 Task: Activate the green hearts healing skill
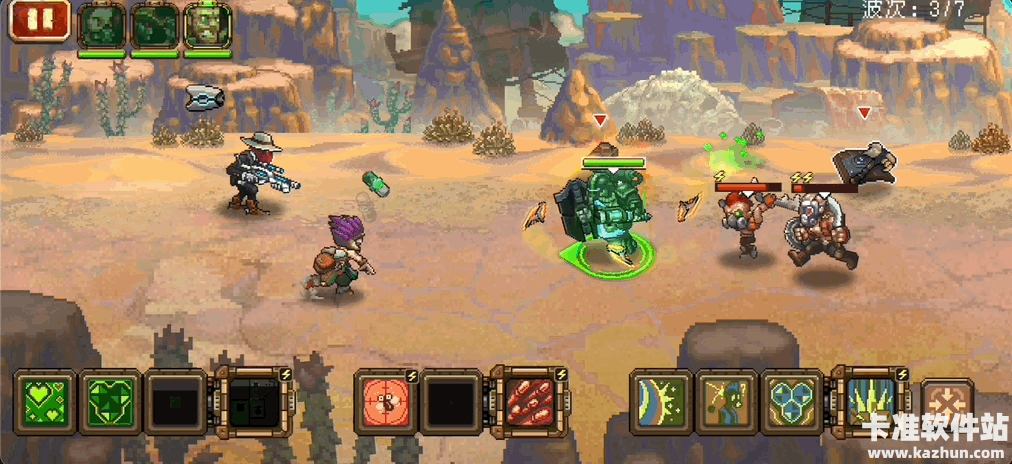(44, 401)
